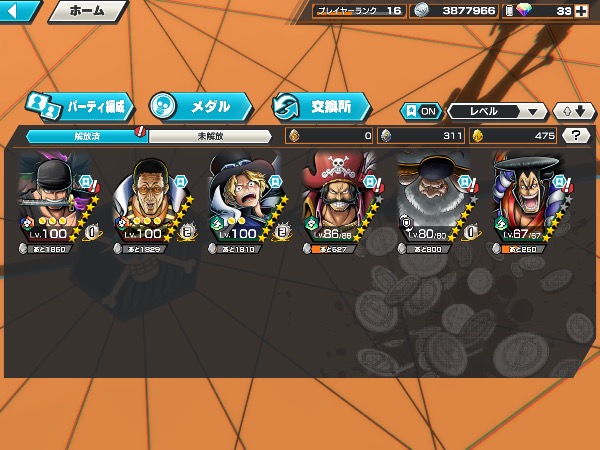600x450 pixels.
Task: Go back with the blue arrow button
Action: pos(20,11)
